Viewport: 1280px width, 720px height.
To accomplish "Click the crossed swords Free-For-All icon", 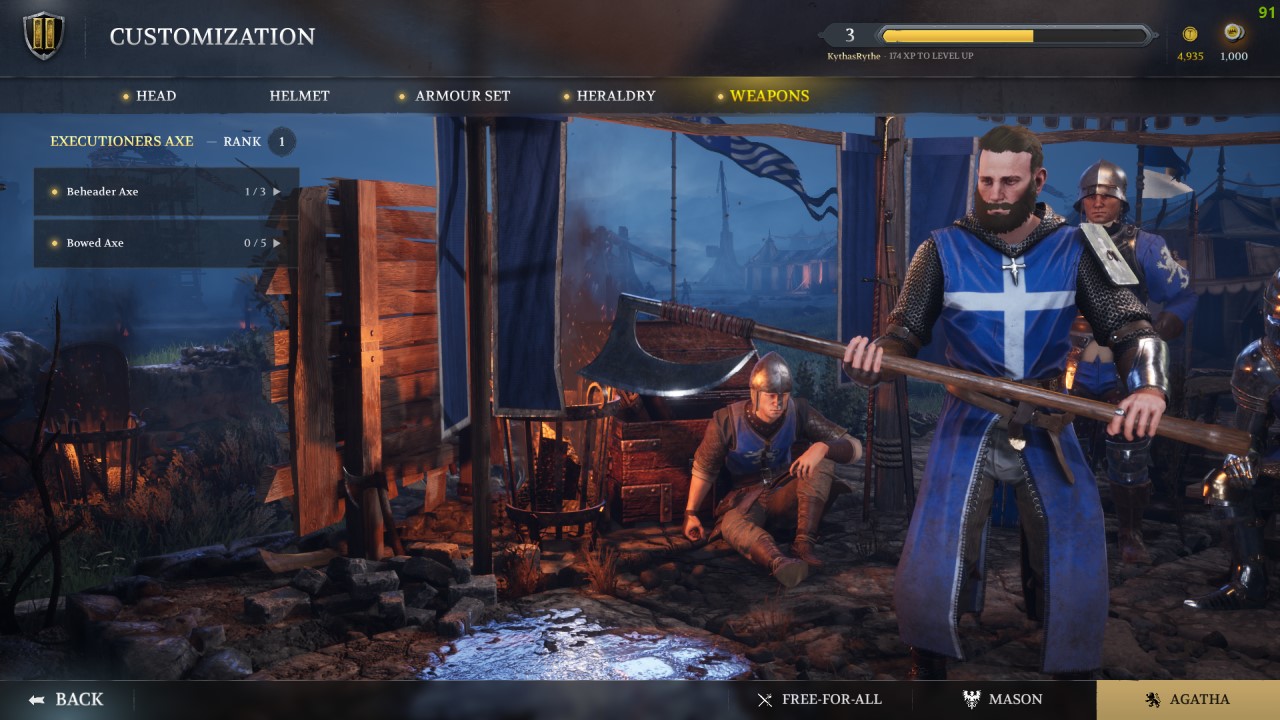I will coord(766,699).
